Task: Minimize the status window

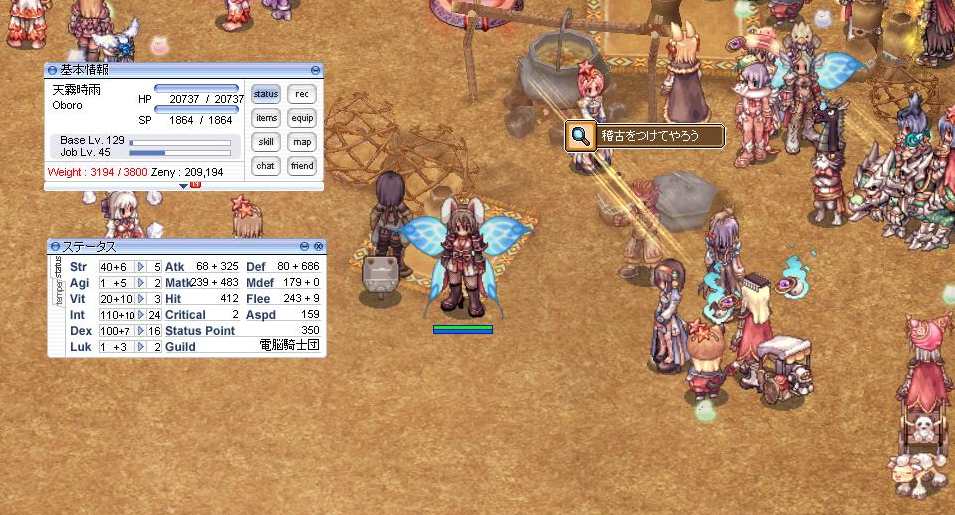Action: pyautogui.click(x=305, y=246)
